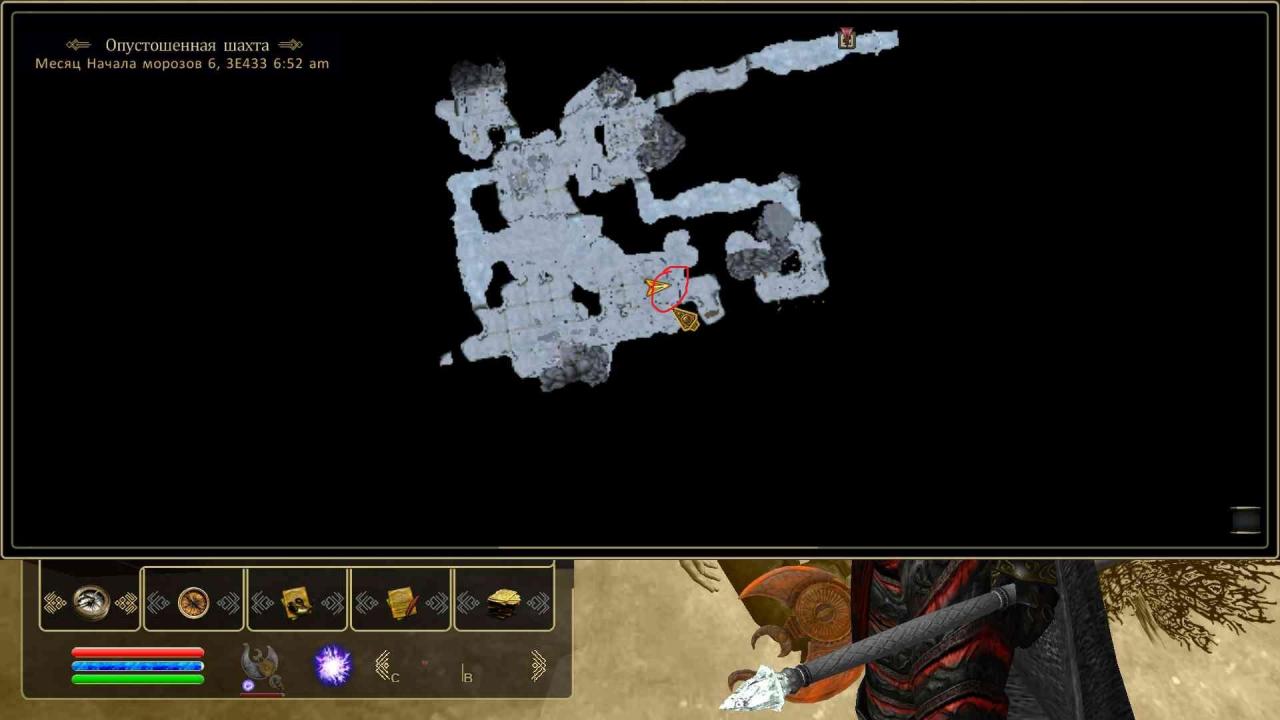The image size is (1280, 720).
Task: Open the purple spell magic section
Action: pyautogui.click(x=333, y=665)
